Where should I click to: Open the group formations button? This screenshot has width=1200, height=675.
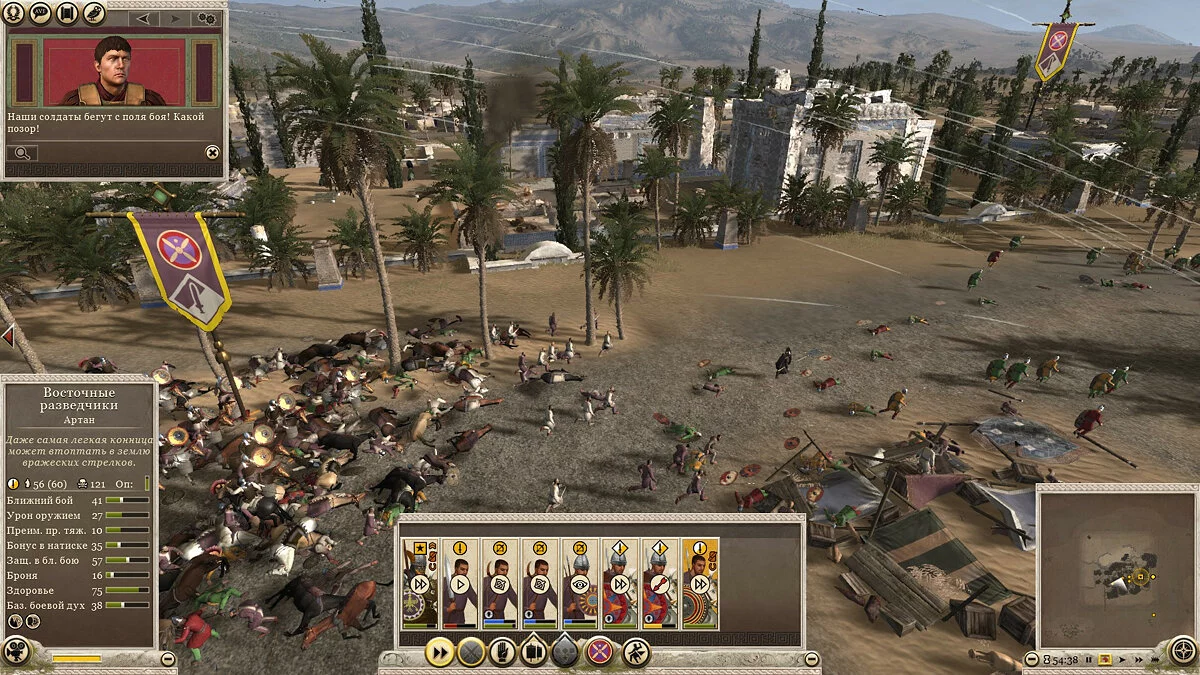pos(534,652)
